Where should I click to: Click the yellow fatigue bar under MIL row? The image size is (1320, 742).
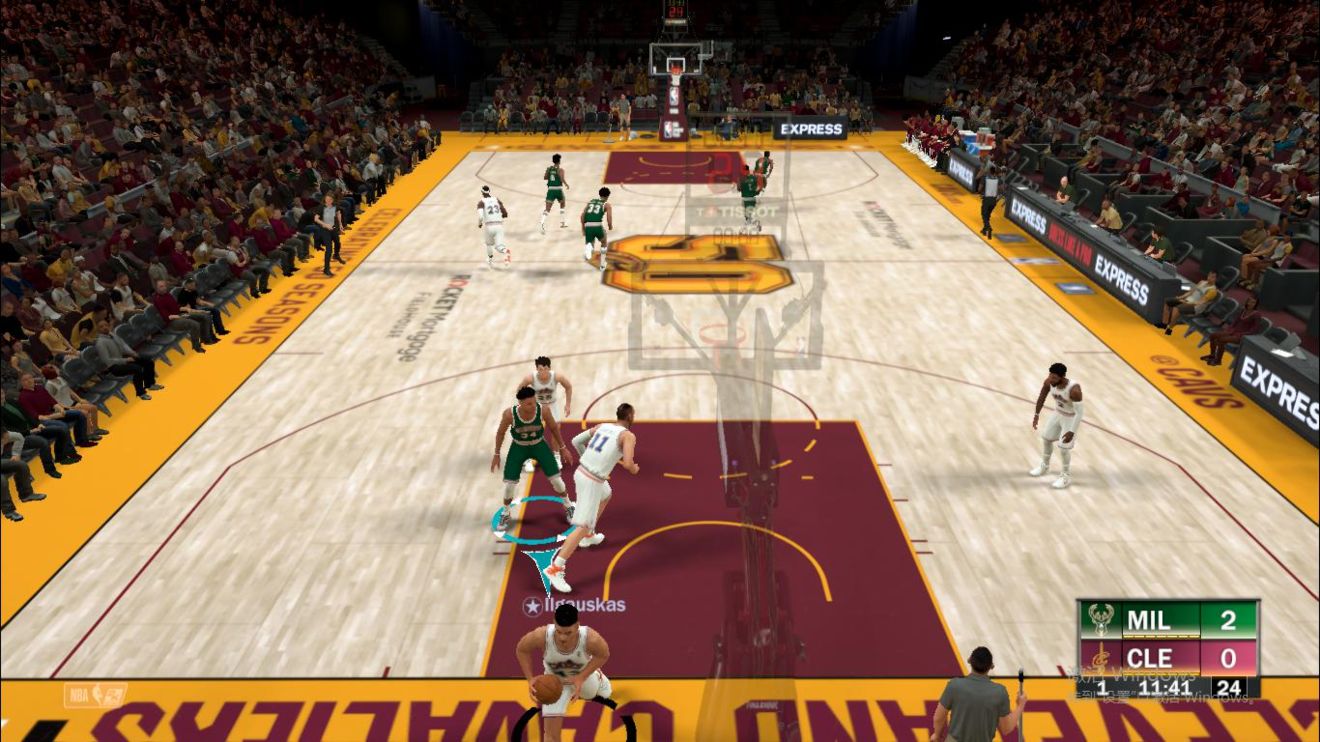tap(1160, 634)
